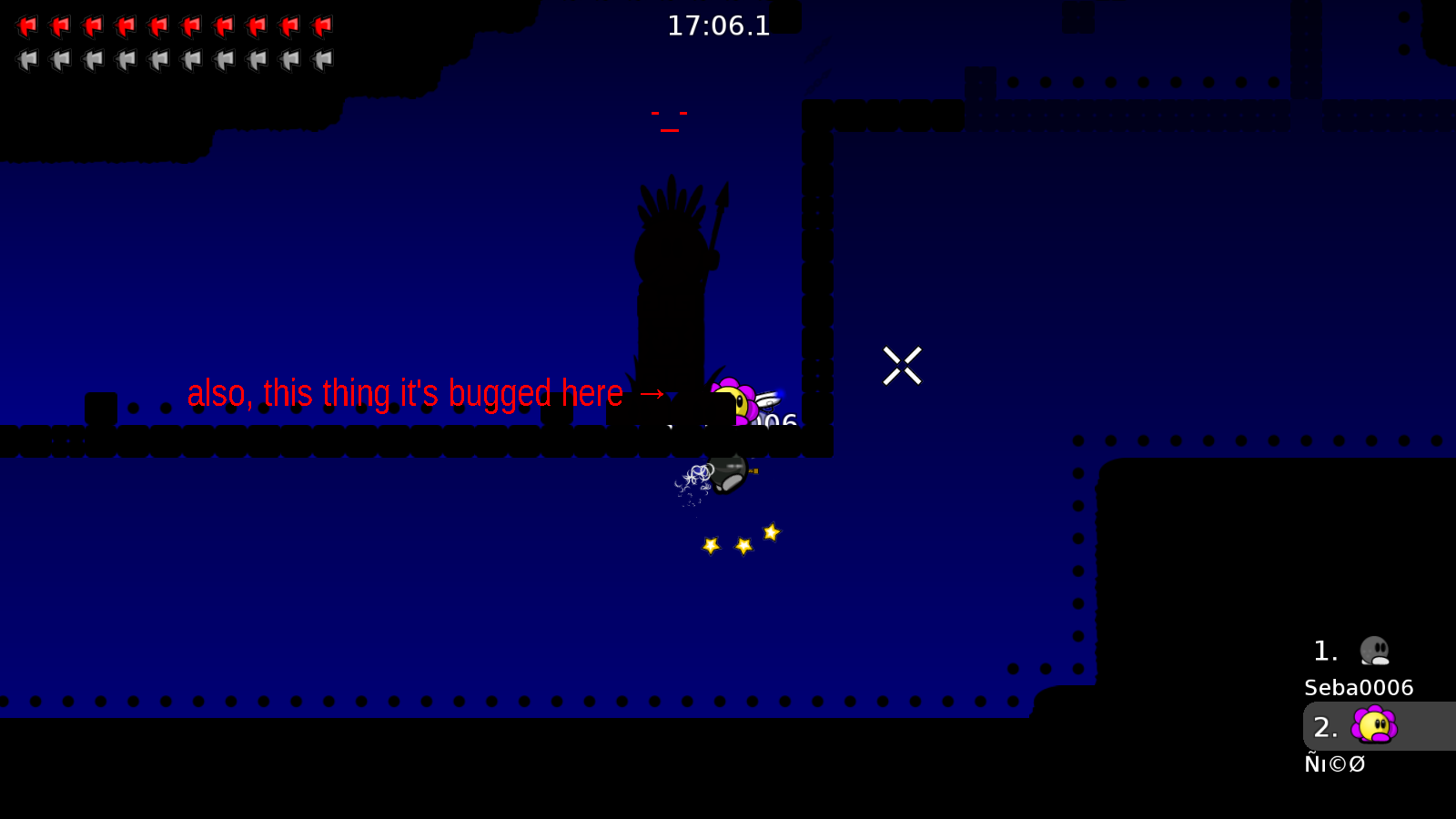Select the flower character standing on the ledge
The height and width of the screenshot is (819, 1456).
click(733, 400)
